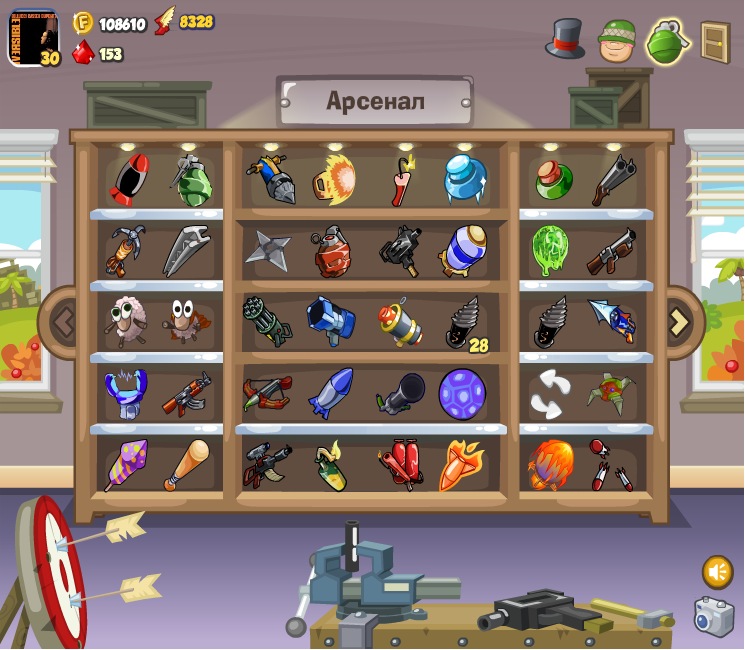Select the AK-47 assault rifle

point(186,394)
